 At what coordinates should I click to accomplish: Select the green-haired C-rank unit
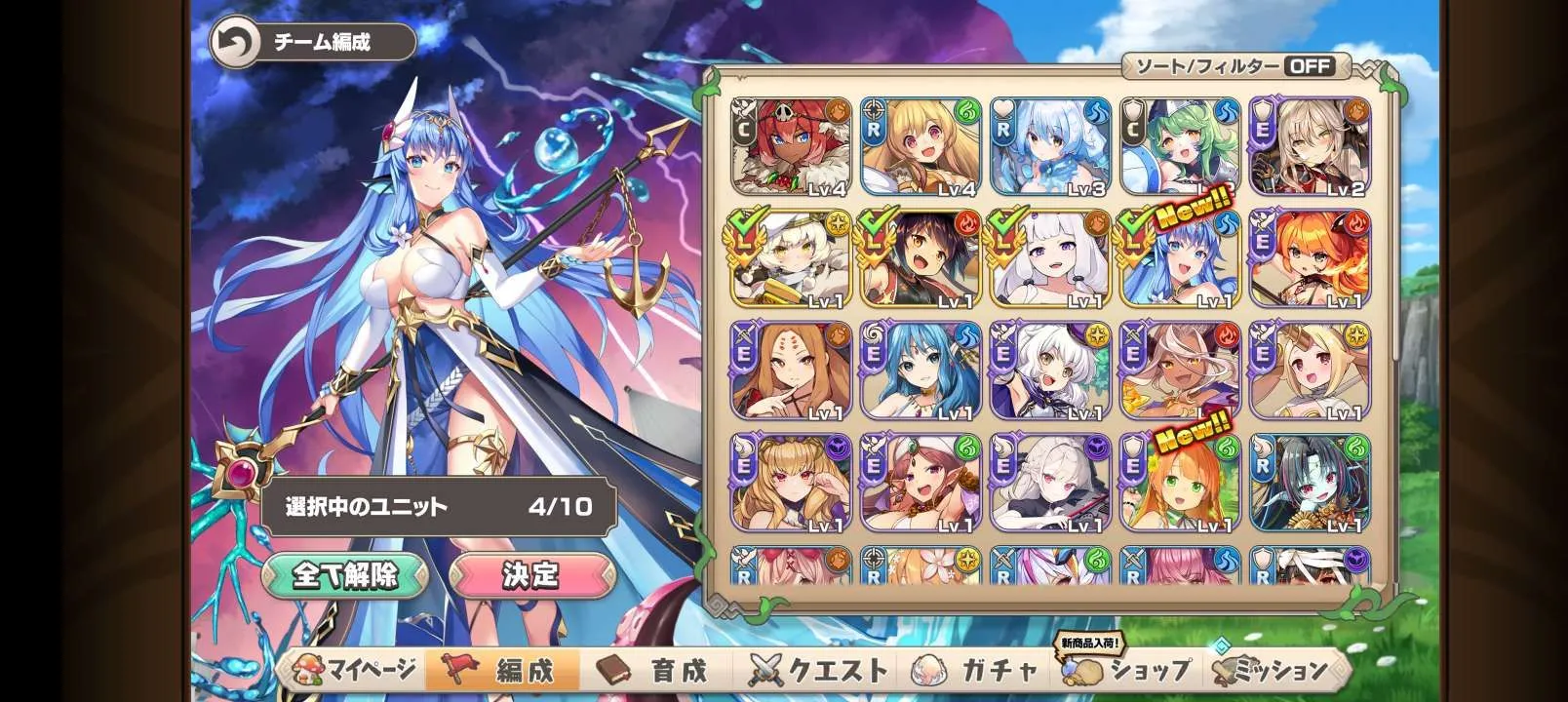tap(1180, 147)
